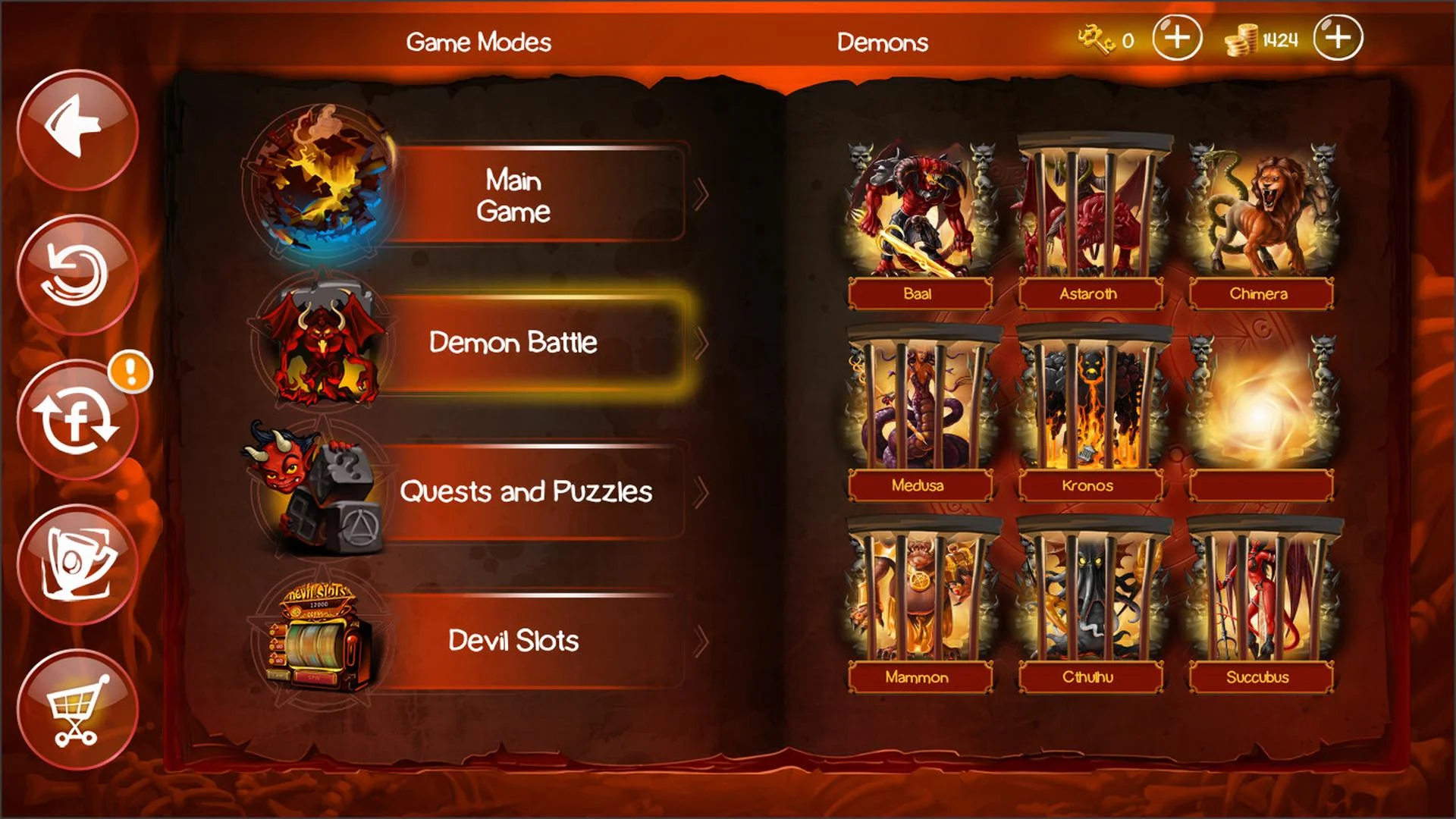Open the Demons page header
The image size is (1456, 819).
tap(882, 43)
